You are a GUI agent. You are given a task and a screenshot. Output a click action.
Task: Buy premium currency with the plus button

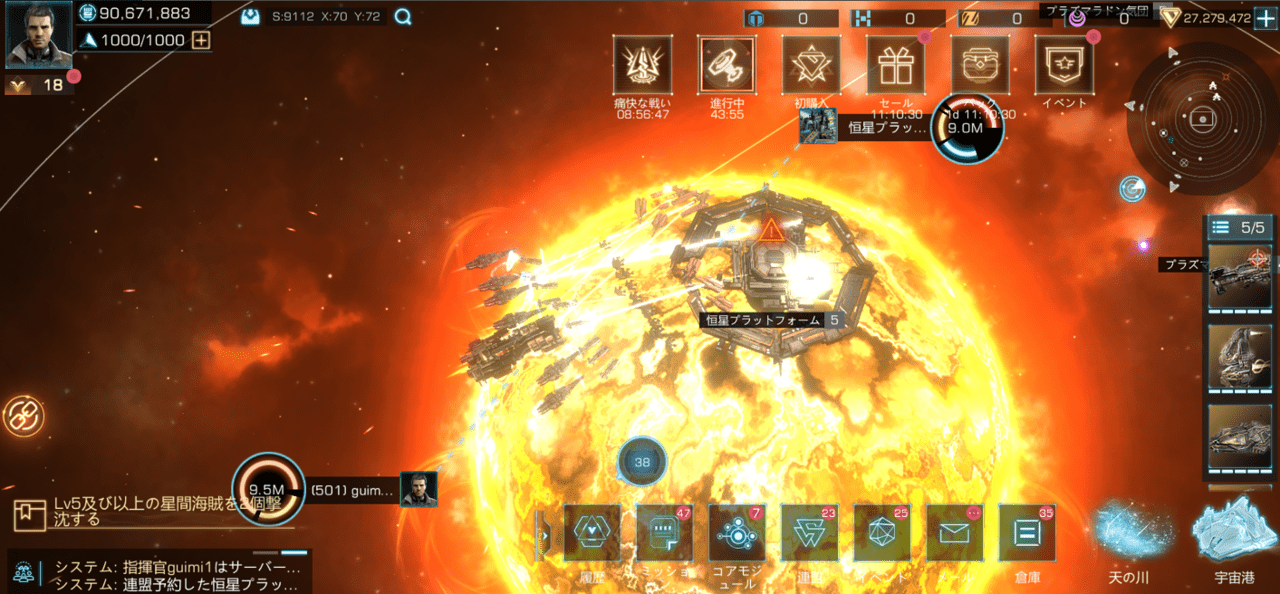[1266, 18]
